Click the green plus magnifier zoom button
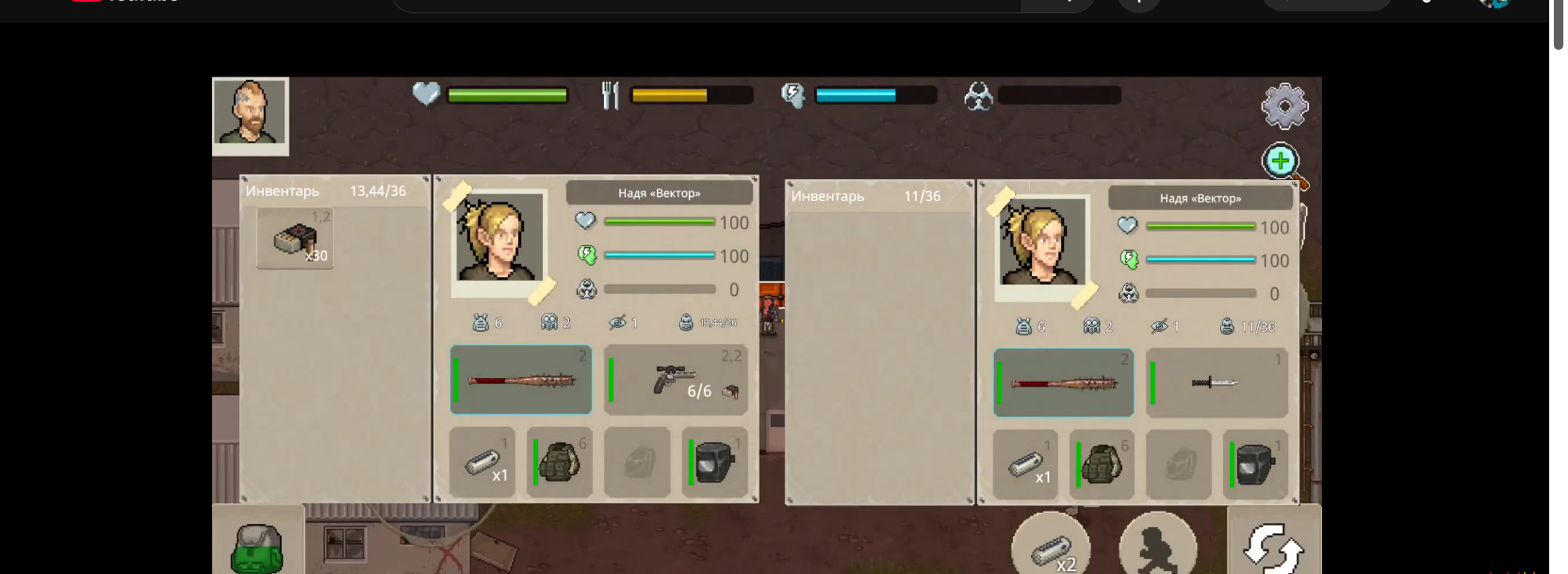This screenshot has height=574, width=1568. click(x=1282, y=162)
